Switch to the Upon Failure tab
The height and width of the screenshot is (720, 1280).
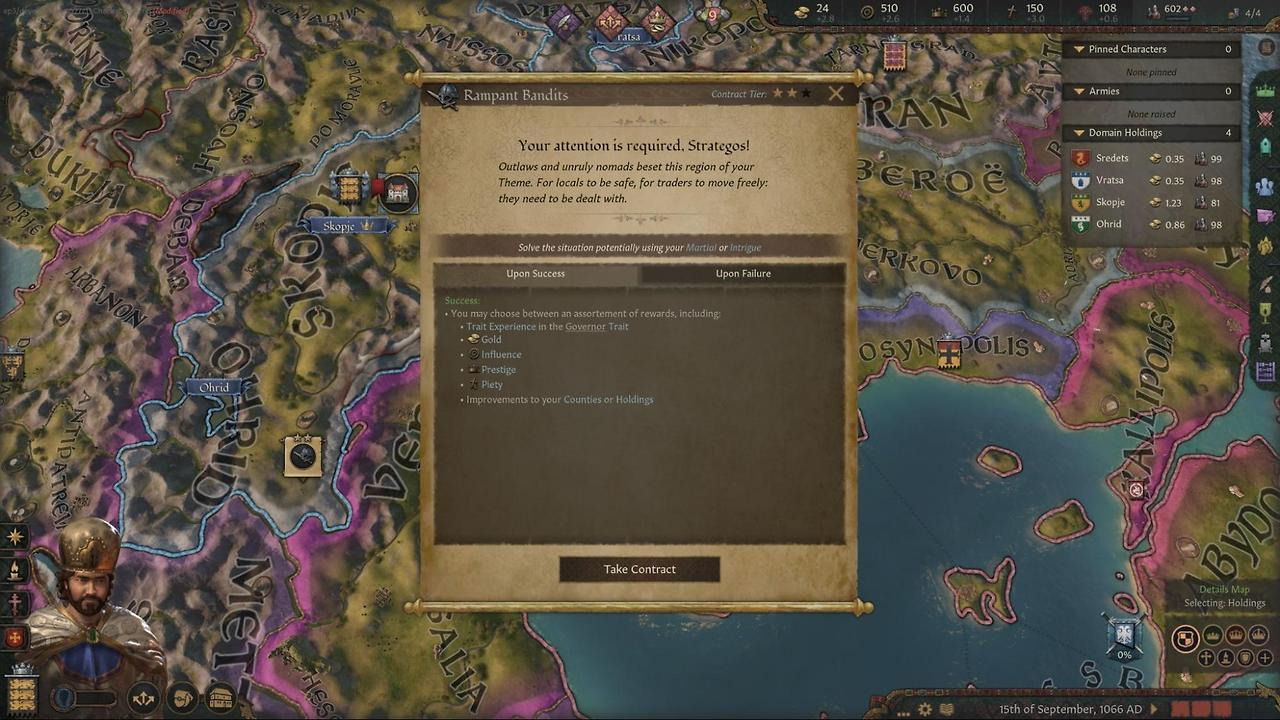click(x=743, y=273)
